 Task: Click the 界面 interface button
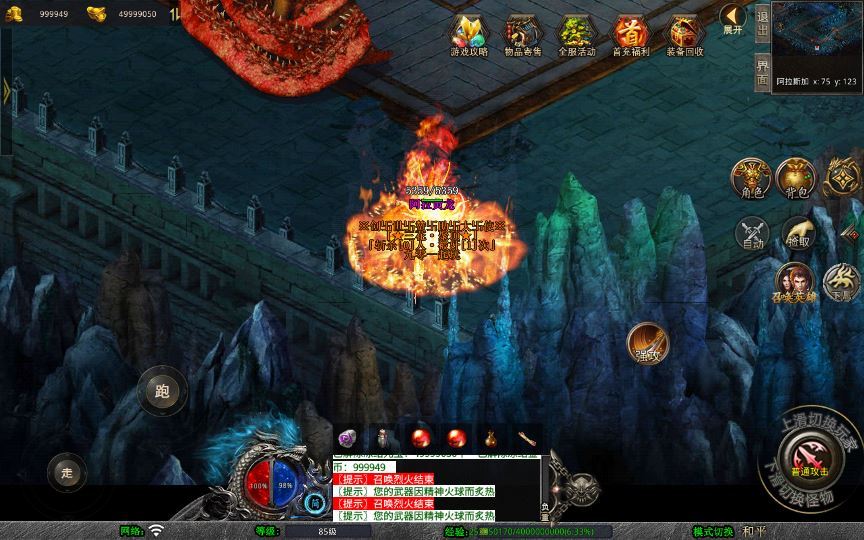click(x=763, y=70)
